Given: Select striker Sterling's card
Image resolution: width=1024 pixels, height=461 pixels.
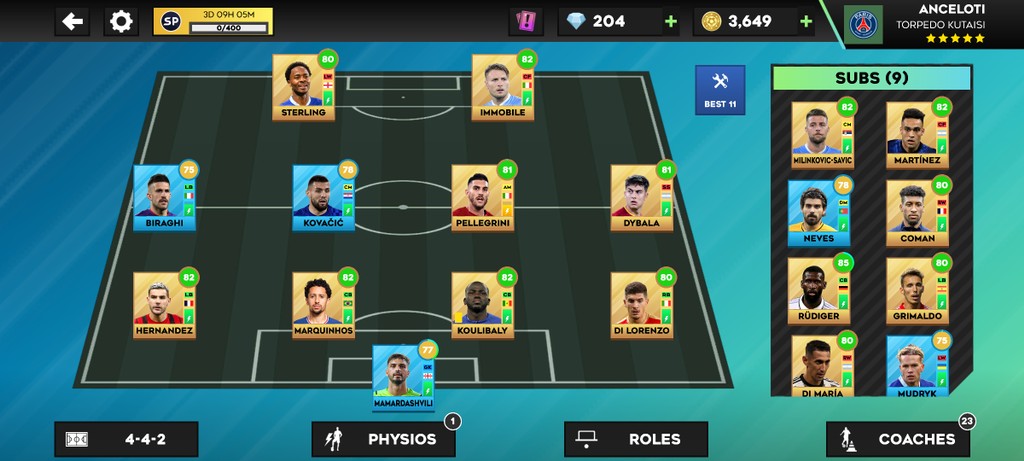Looking at the screenshot, I should pyautogui.click(x=304, y=87).
